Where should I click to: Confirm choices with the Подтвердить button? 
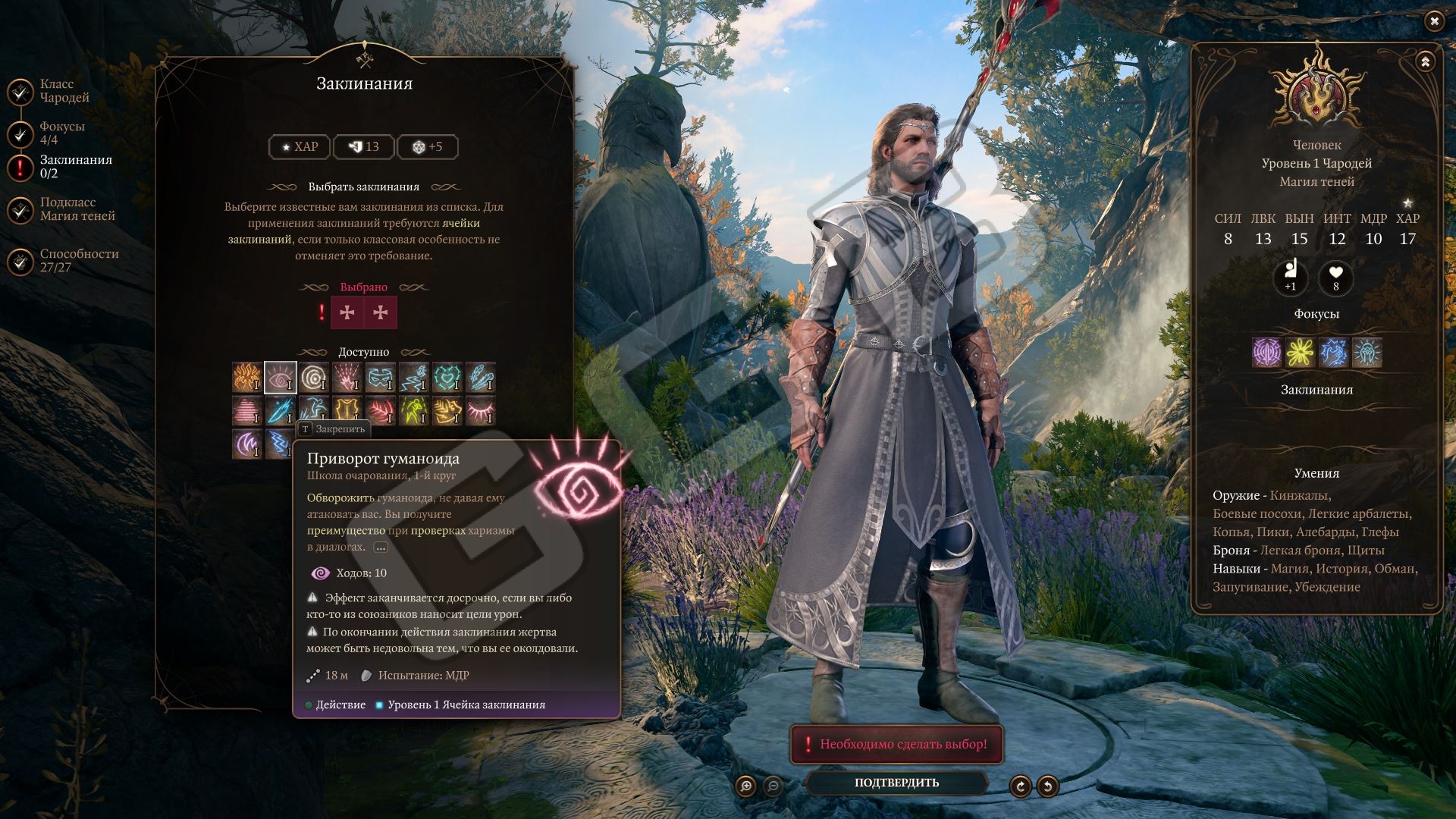click(x=896, y=783)
